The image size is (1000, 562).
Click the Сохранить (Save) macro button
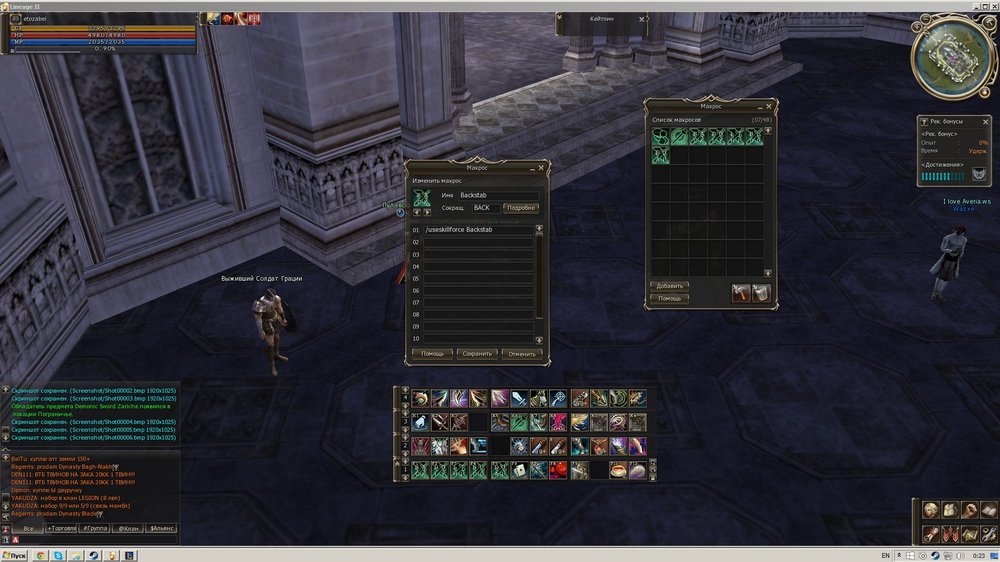[x=477, y=353]
